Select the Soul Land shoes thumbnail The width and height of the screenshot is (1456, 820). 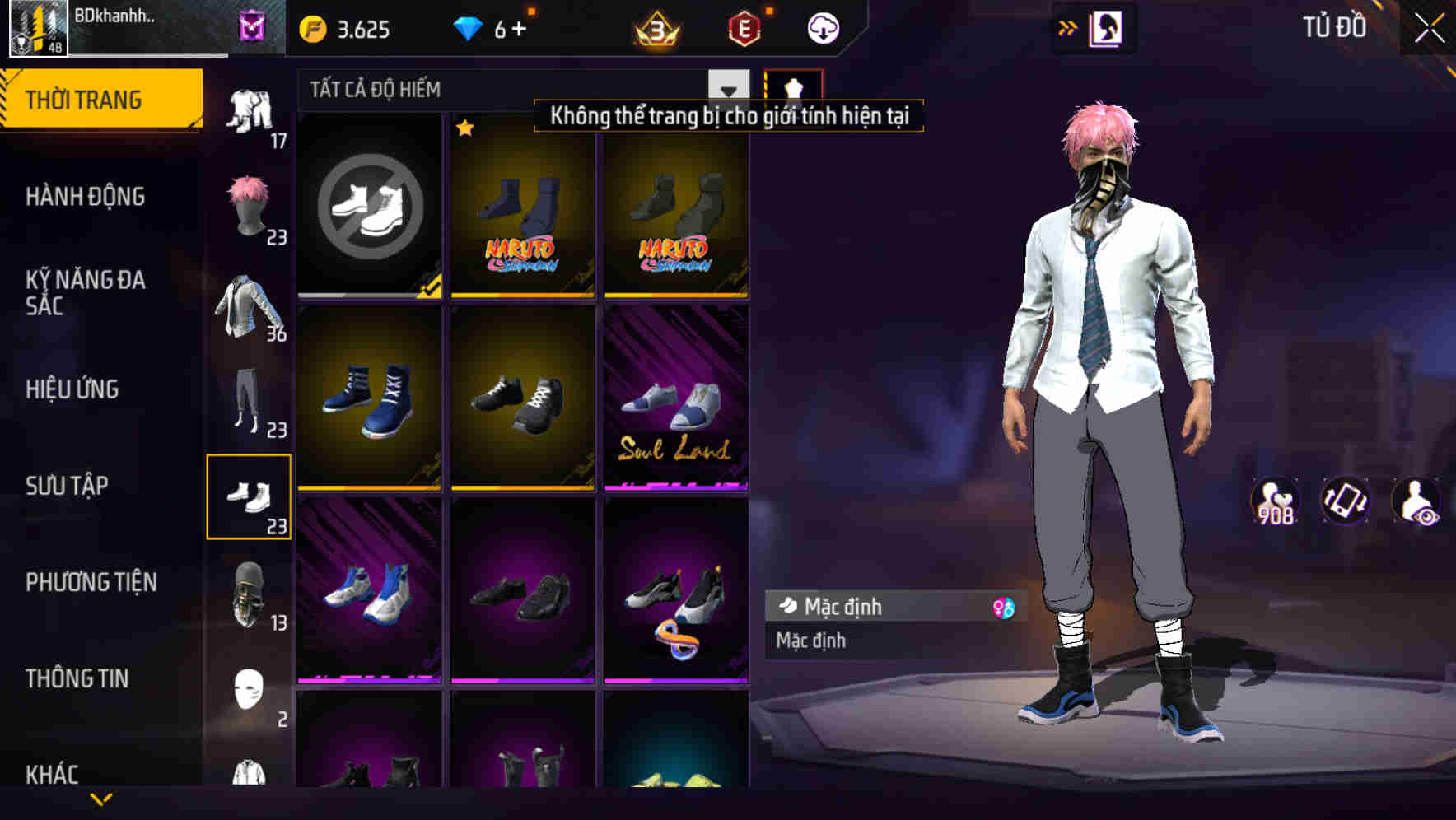click(675, 399)
